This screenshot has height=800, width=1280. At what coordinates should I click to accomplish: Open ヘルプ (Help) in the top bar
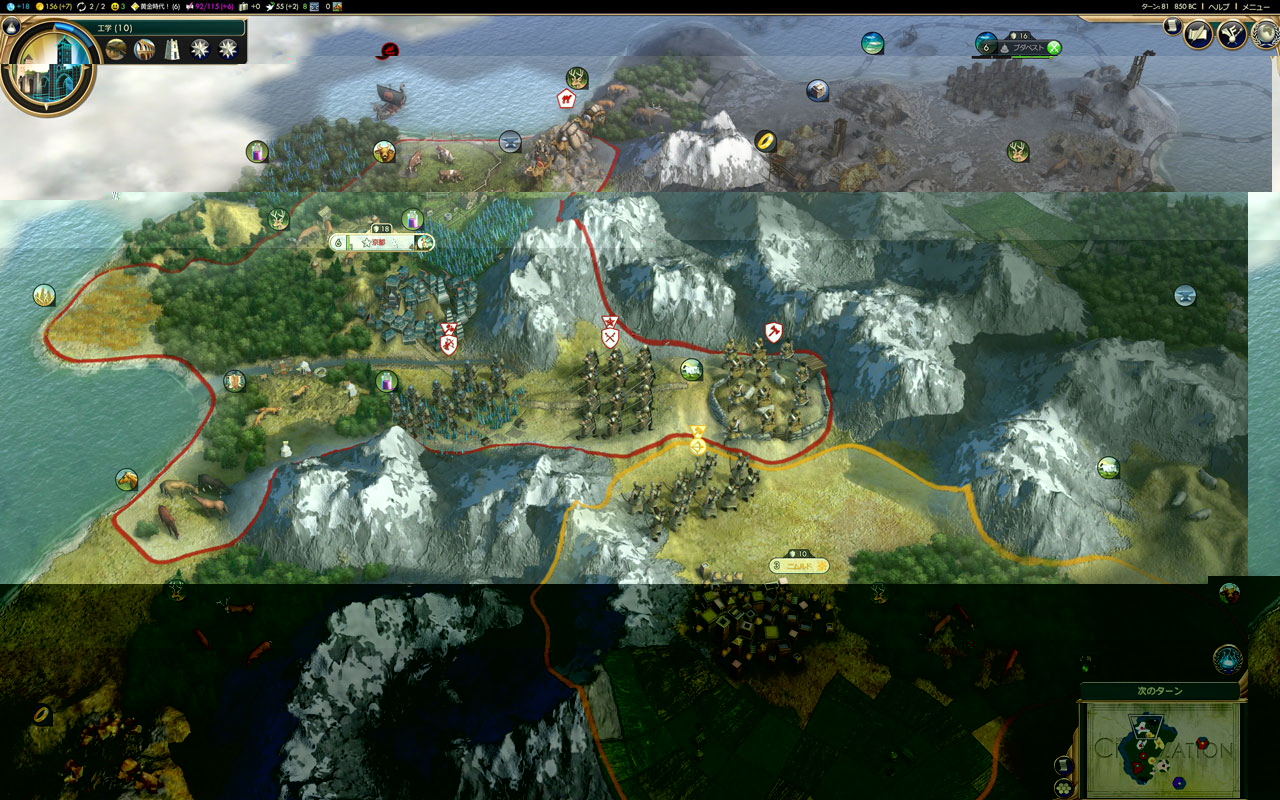point(1219,6)
